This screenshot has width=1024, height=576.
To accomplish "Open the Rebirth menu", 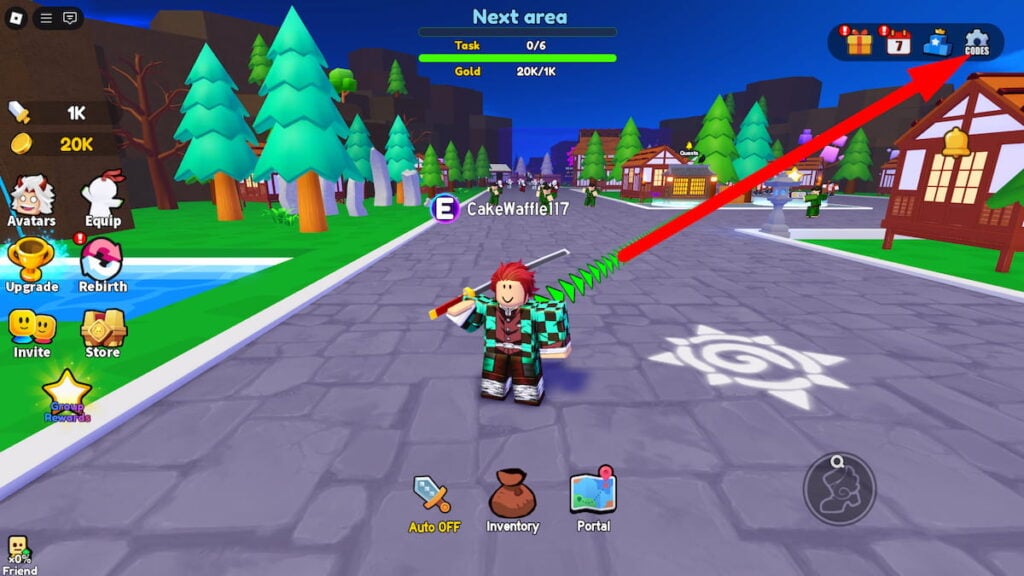I will click(x=102, y=265).
